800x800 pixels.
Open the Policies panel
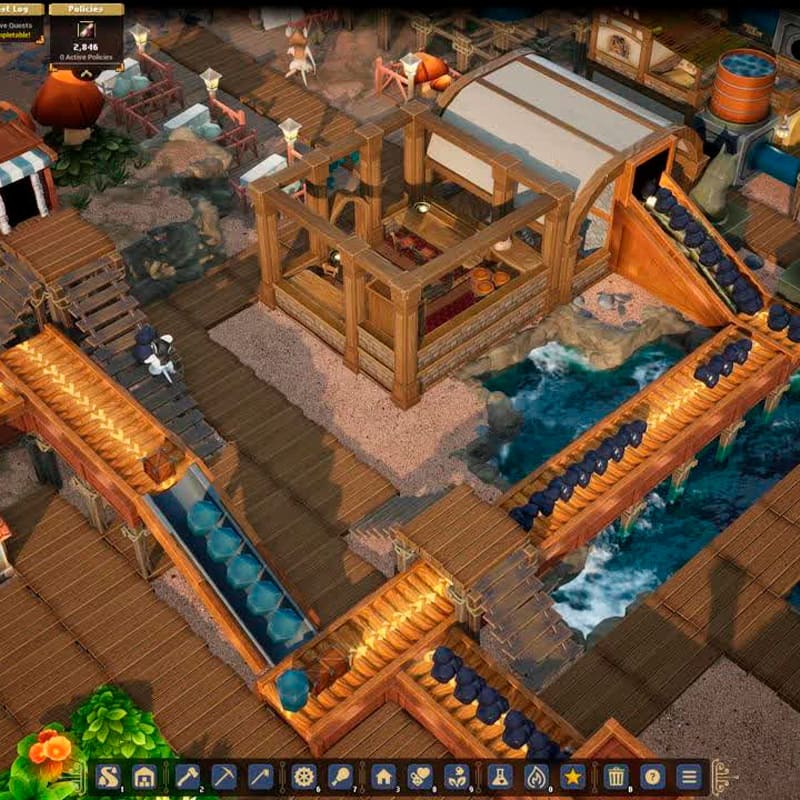pos(87,9)
